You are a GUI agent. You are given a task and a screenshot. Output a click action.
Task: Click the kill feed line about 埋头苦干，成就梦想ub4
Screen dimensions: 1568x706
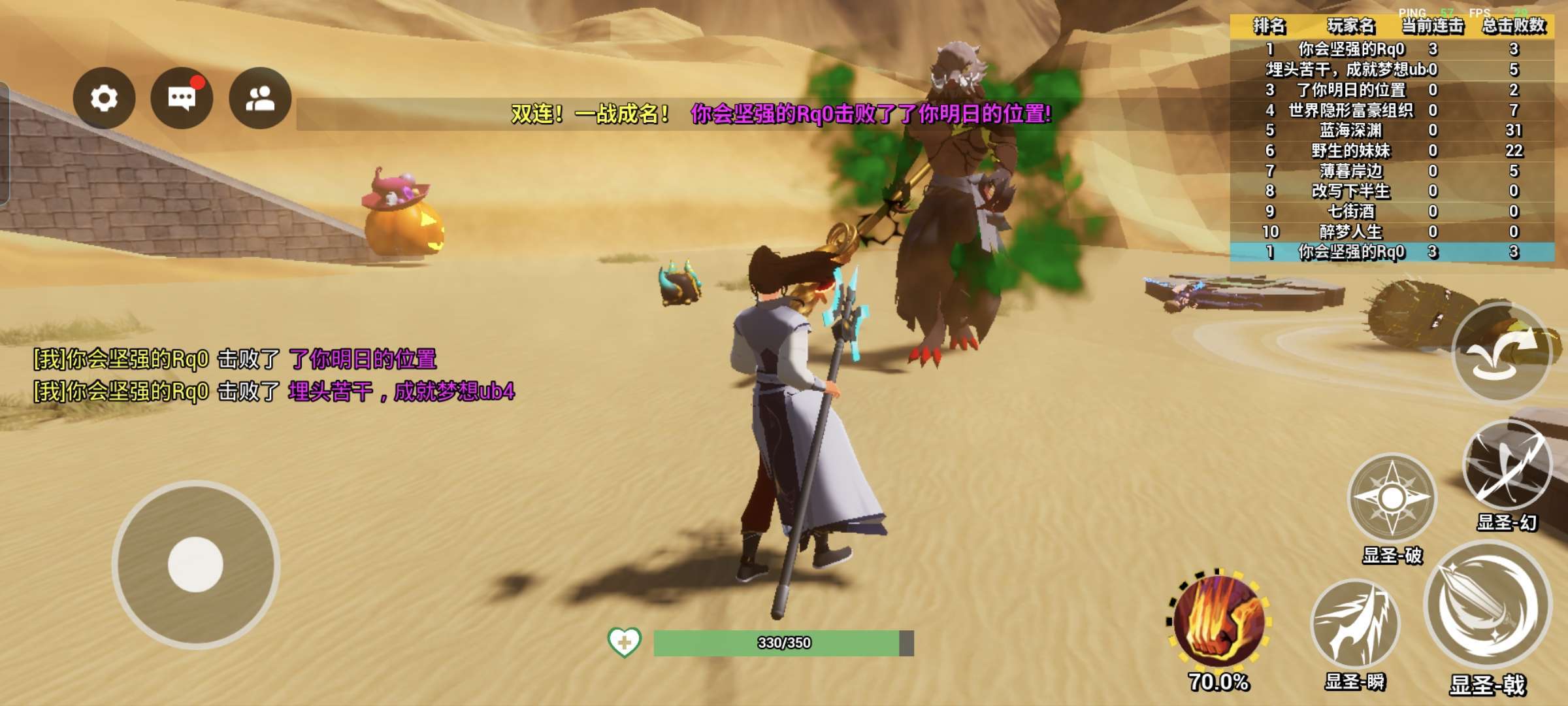[x=274, y=392]
